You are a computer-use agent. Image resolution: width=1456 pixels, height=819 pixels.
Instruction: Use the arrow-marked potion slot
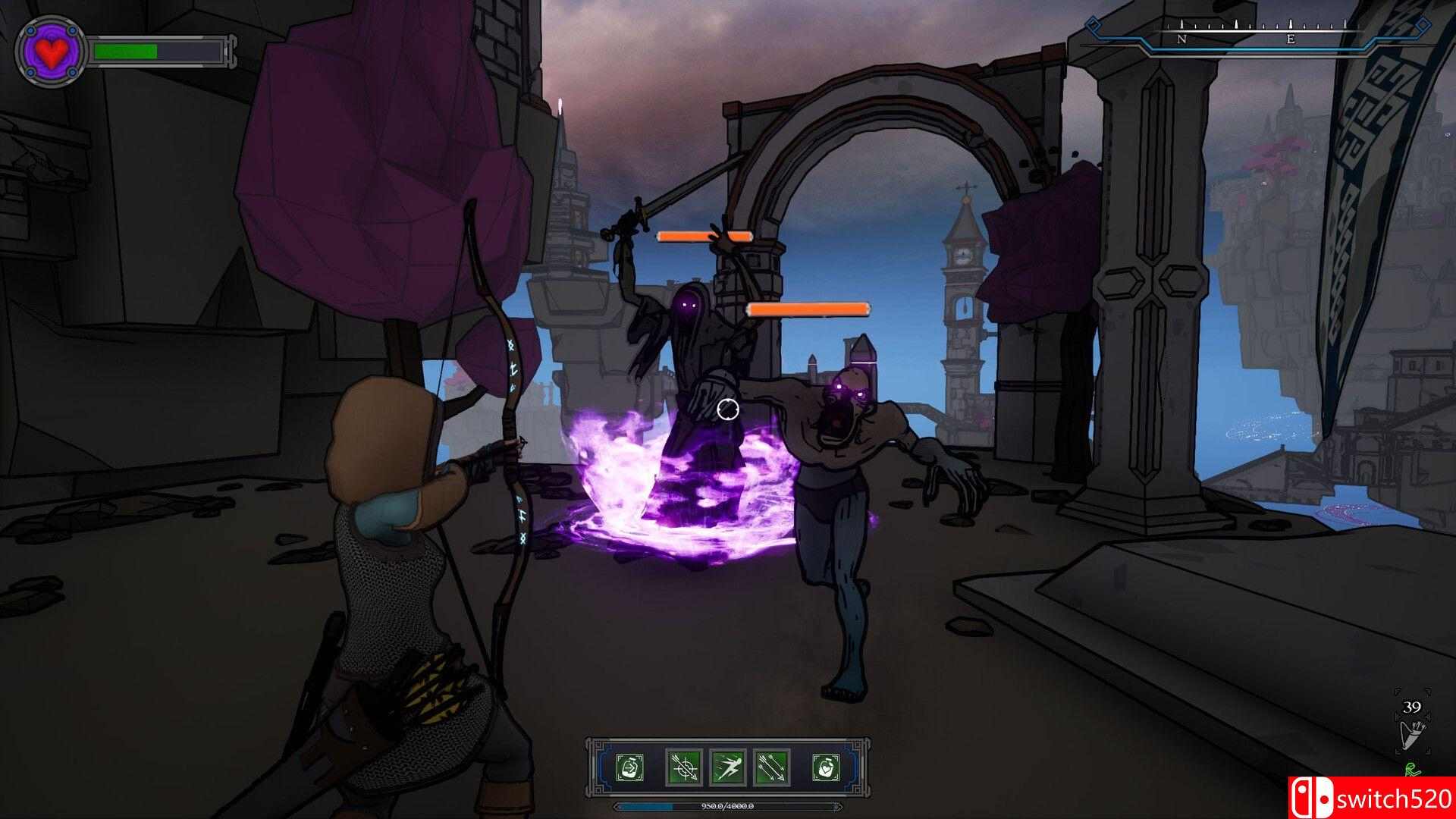tap(629, 767)
